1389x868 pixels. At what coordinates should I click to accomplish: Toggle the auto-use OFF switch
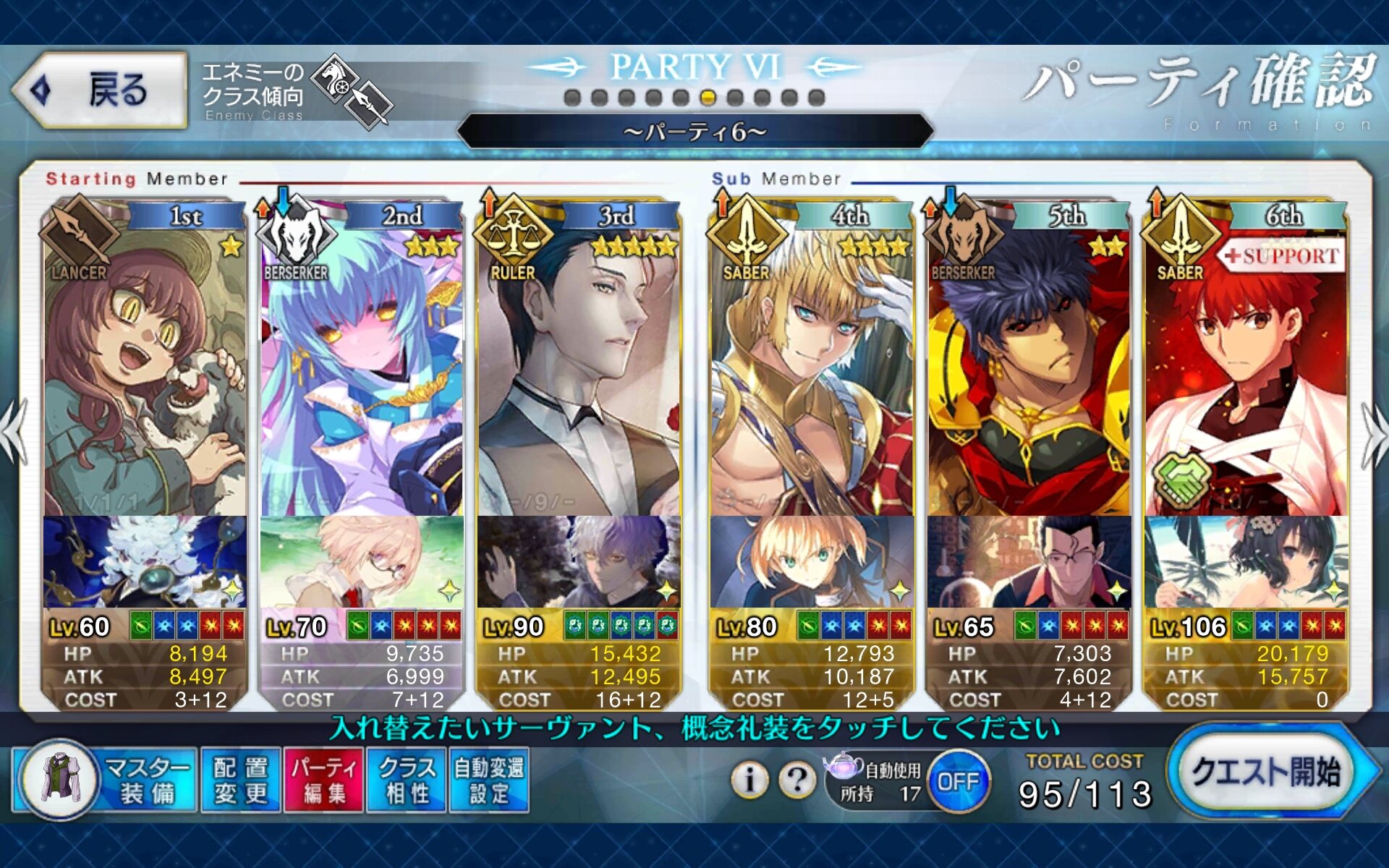[958, 781]
